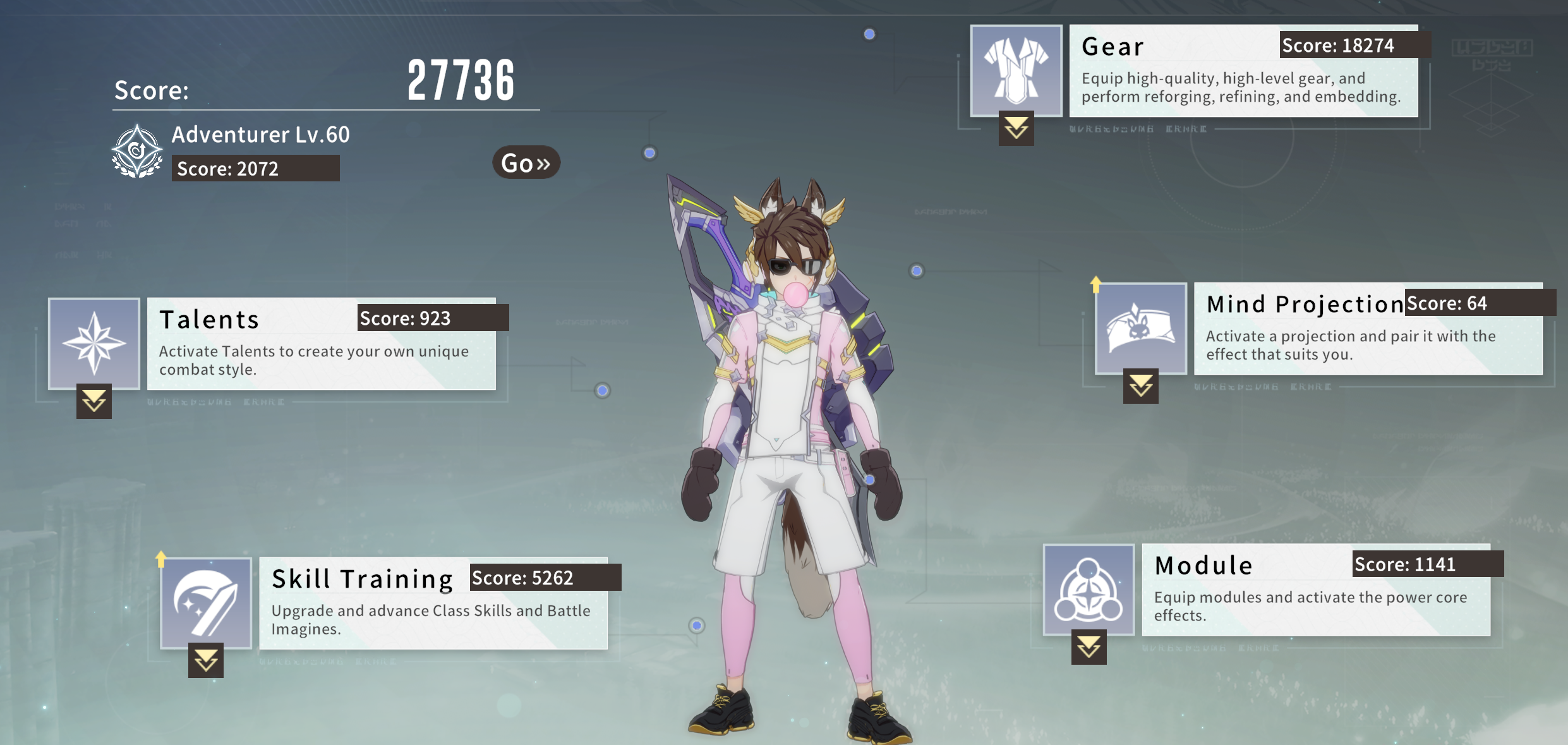Select the Module core icon
The image size is (1568, 745).
1089,589
